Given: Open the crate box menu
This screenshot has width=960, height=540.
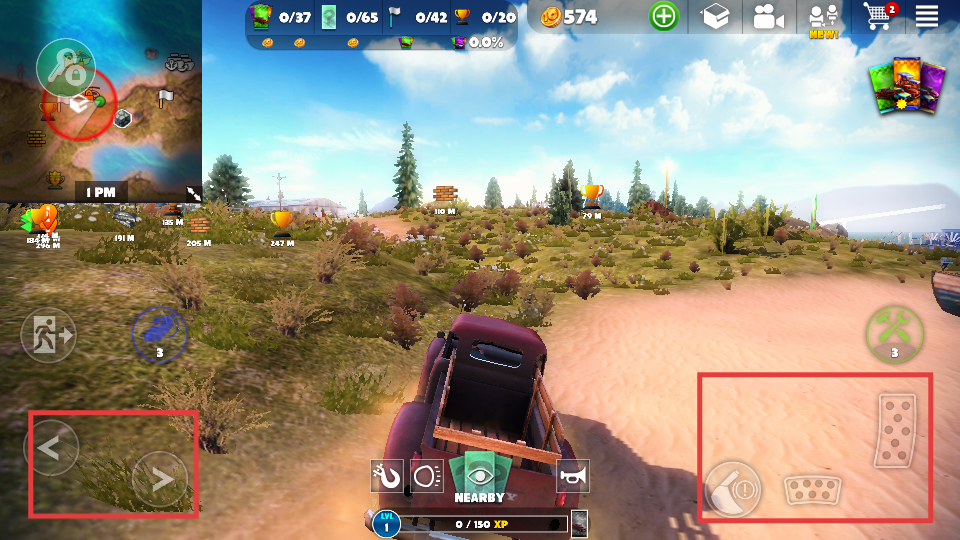Looking at the screenshot, I should 715,16.
